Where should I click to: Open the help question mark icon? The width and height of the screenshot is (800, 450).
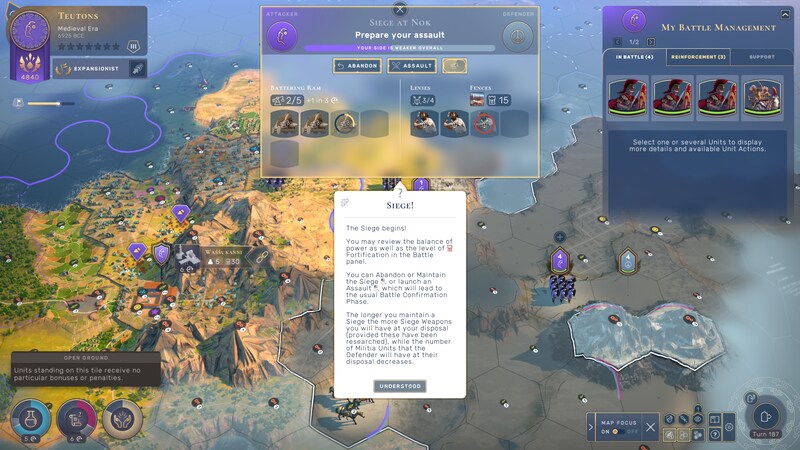(x=715, y=435)
